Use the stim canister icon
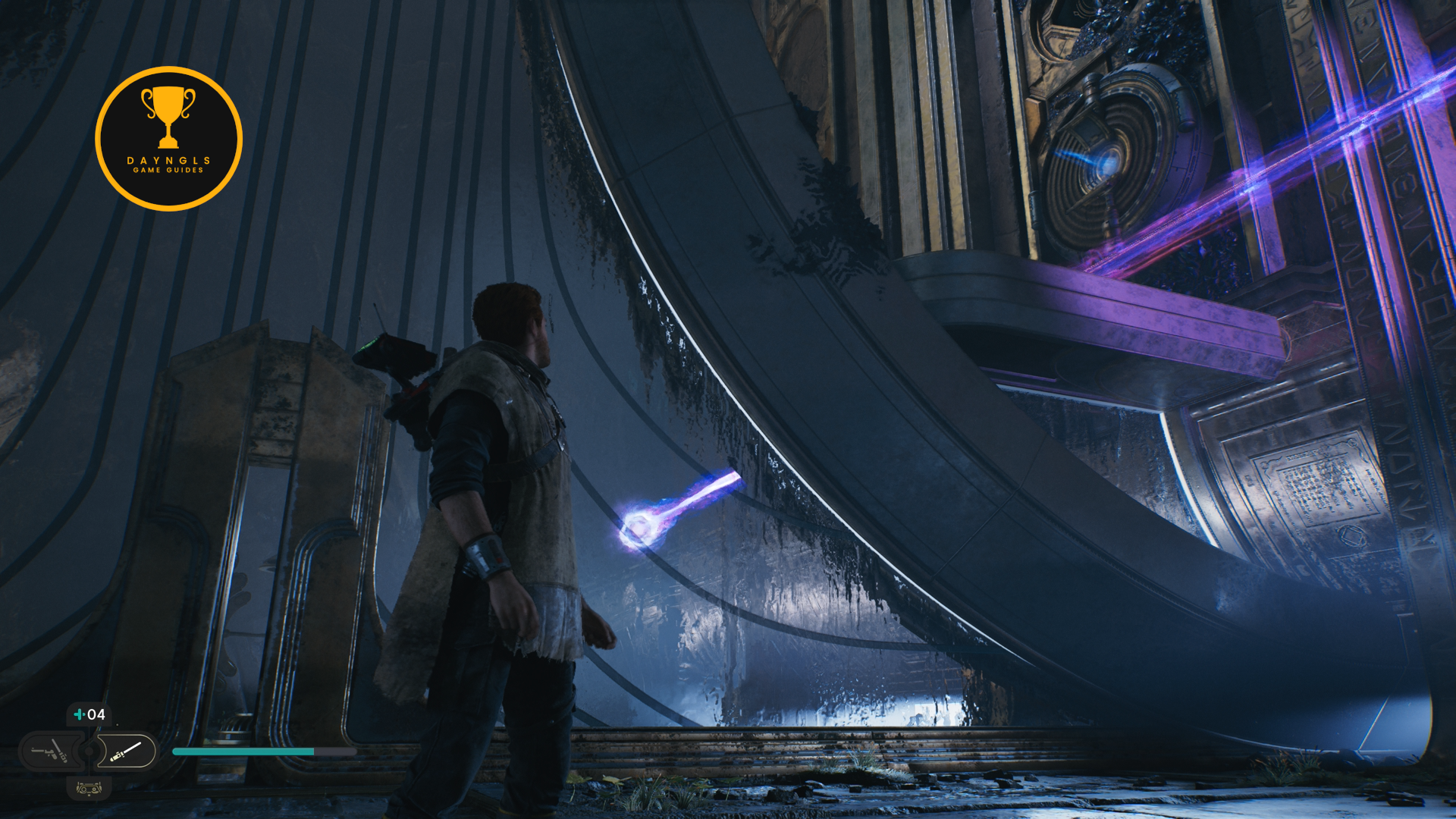Screen dimensions: 1456x819 (79, 714)
